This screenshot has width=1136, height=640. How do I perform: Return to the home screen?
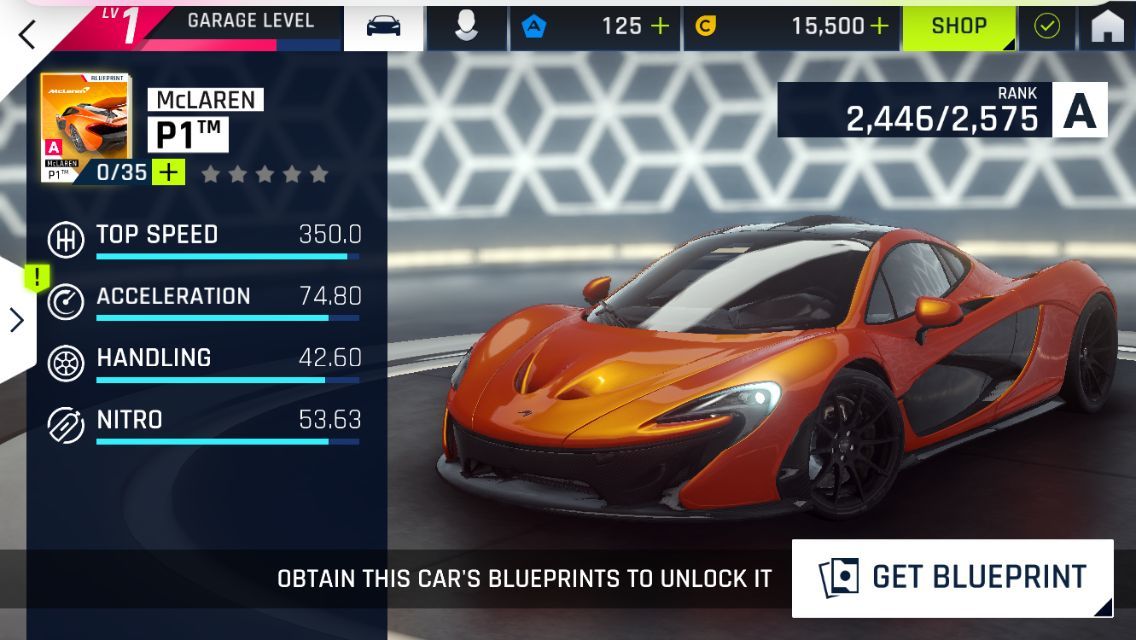pyautogui.click(x=1107, y=27)
